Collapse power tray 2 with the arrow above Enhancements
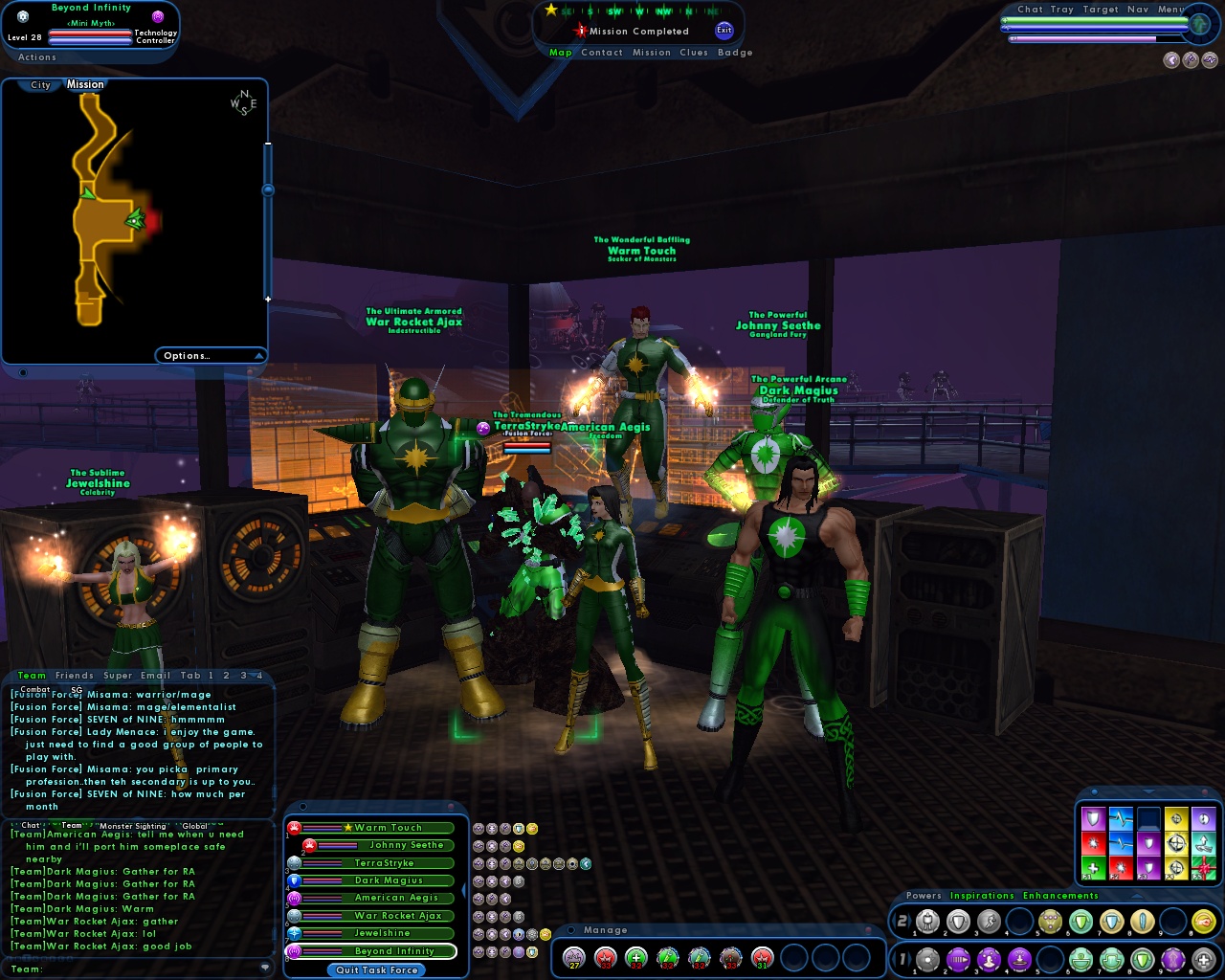This screenshot has height=980, width=1225. [x=1135, y=896]
